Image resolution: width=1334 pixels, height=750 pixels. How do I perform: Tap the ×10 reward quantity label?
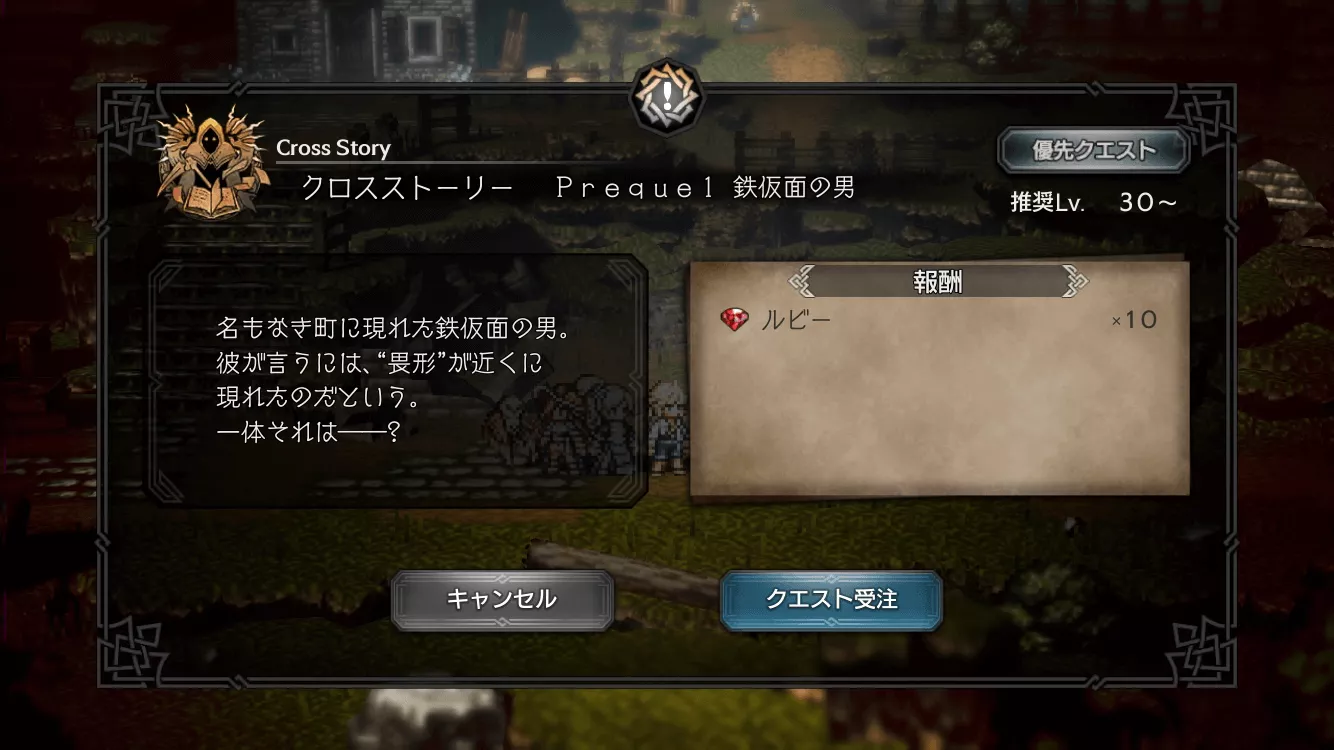click(1136, 319)
